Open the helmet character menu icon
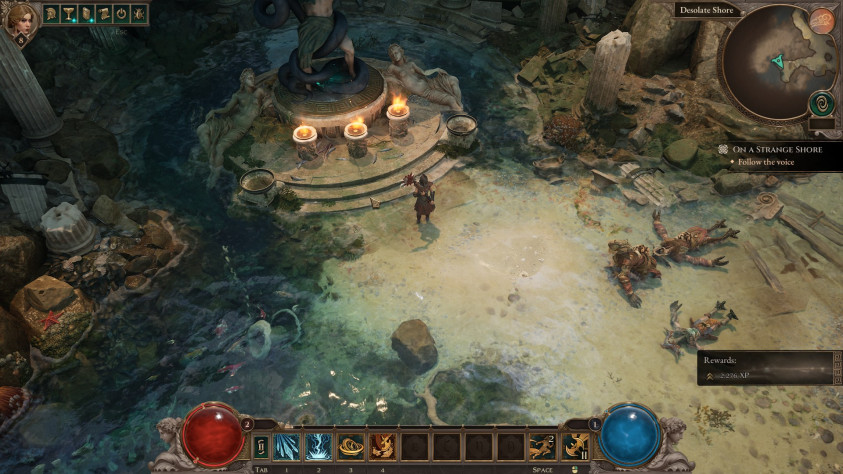 [x=51, y=14]
